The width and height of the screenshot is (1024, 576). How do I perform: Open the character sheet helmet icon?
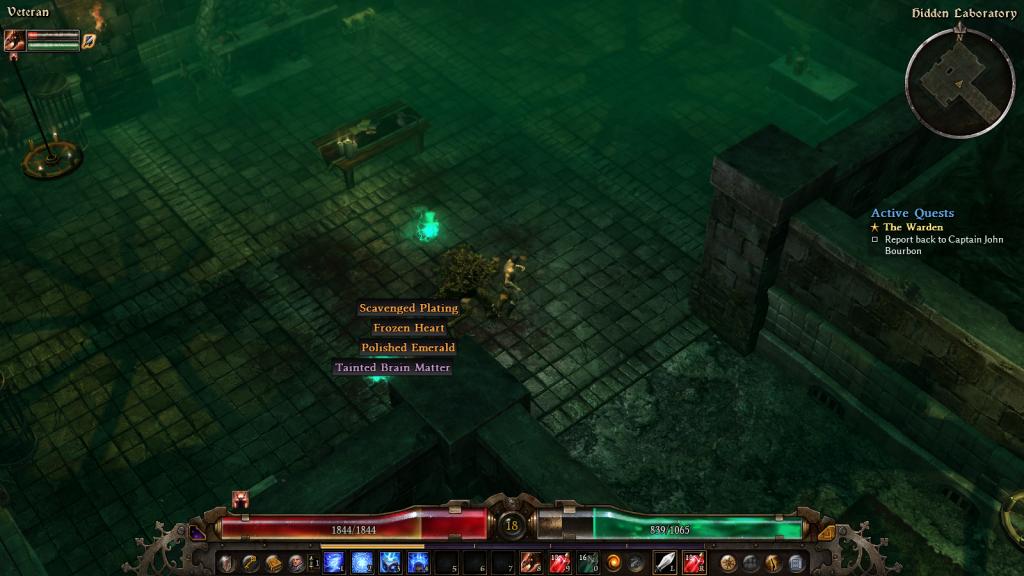[x=227, y=562]
